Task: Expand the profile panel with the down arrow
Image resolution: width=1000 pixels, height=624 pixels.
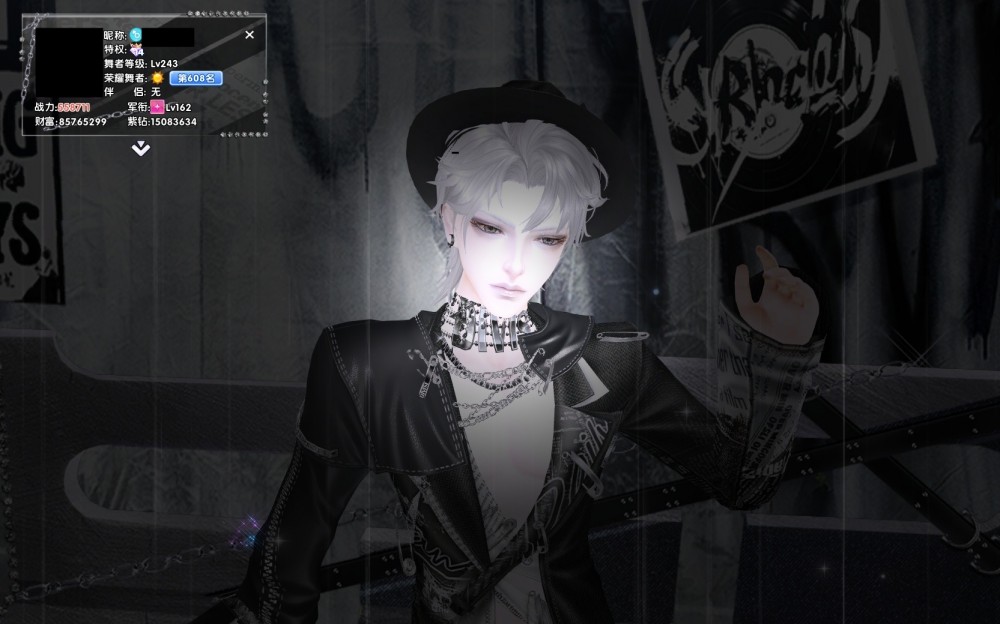Action: pos(141,149)
